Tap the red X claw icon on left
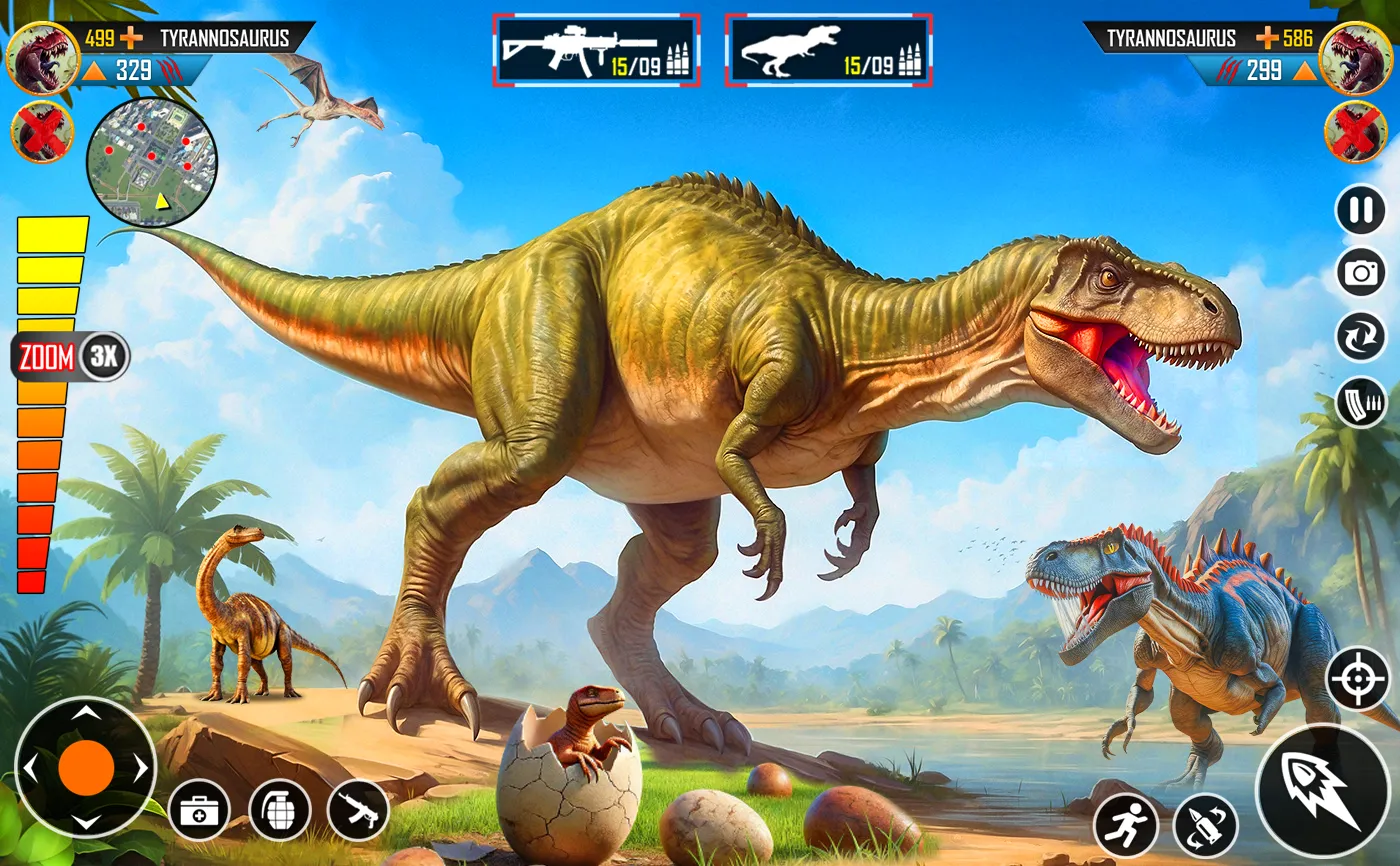The width and height of the screenshot is (1400, 866). [45, 131]
